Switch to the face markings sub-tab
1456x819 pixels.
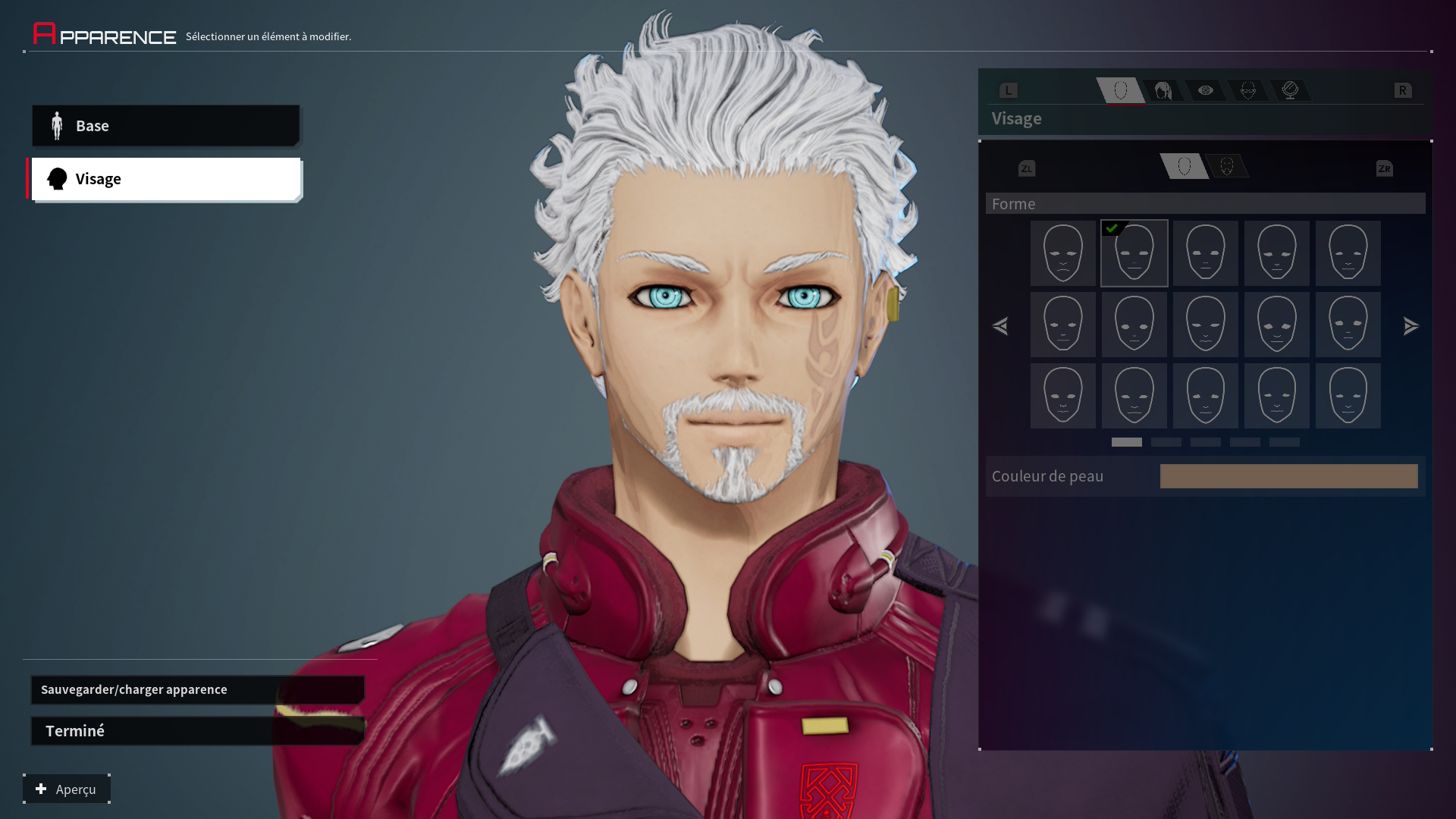[x=1226, y=166]
